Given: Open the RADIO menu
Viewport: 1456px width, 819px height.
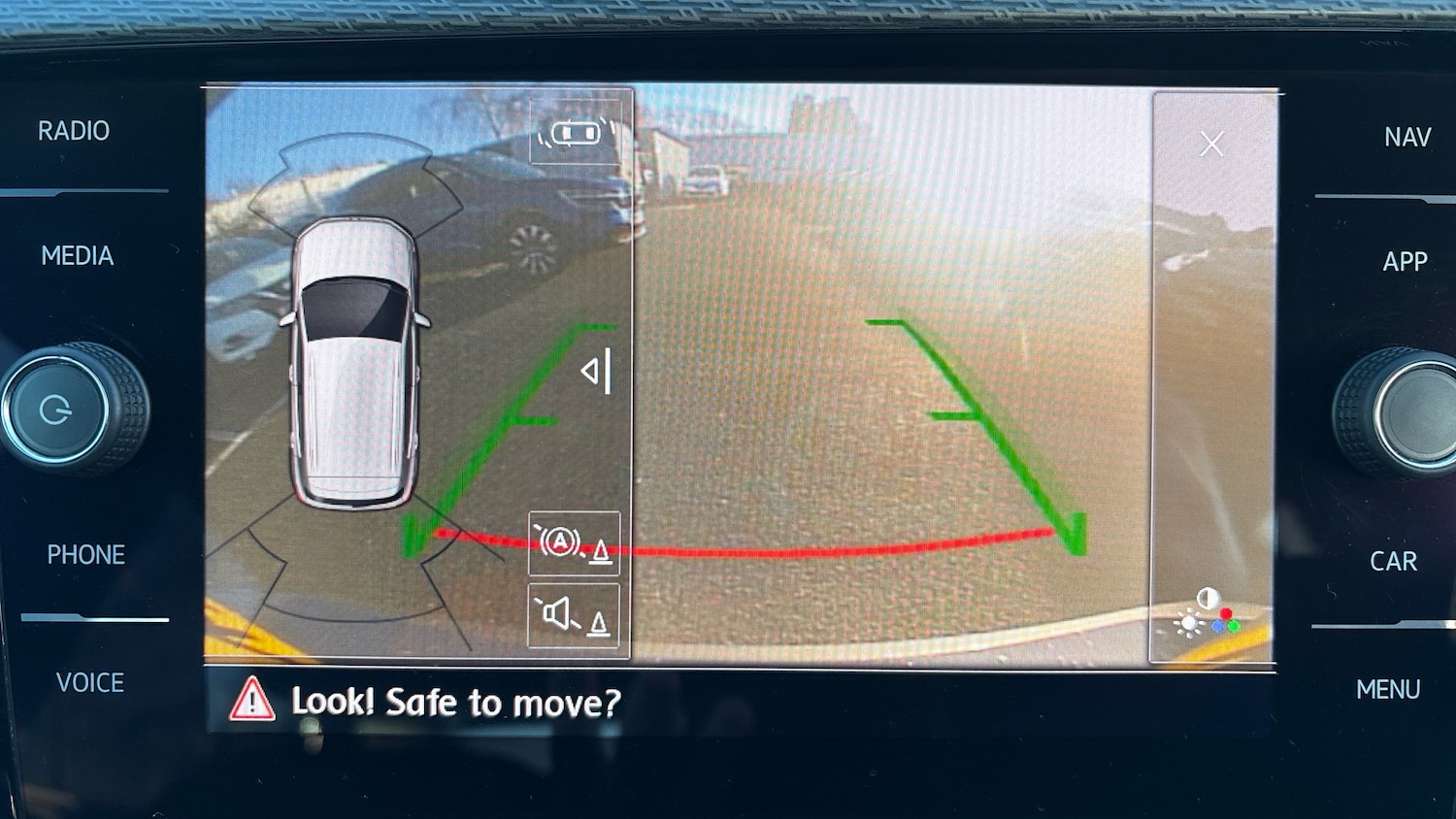Looking at the screenshot, I should pos(74,131).
